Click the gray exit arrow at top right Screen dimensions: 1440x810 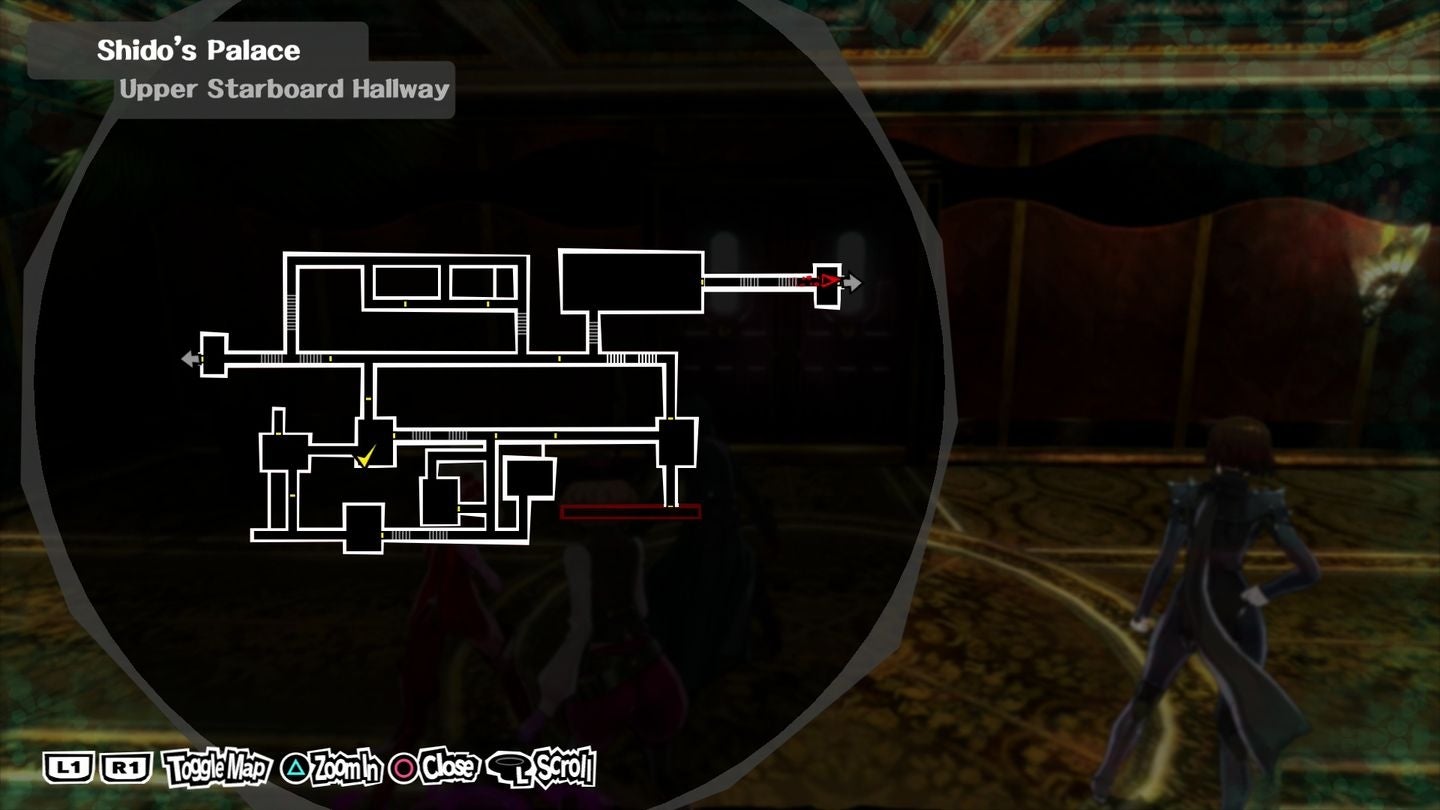(851, 281)
